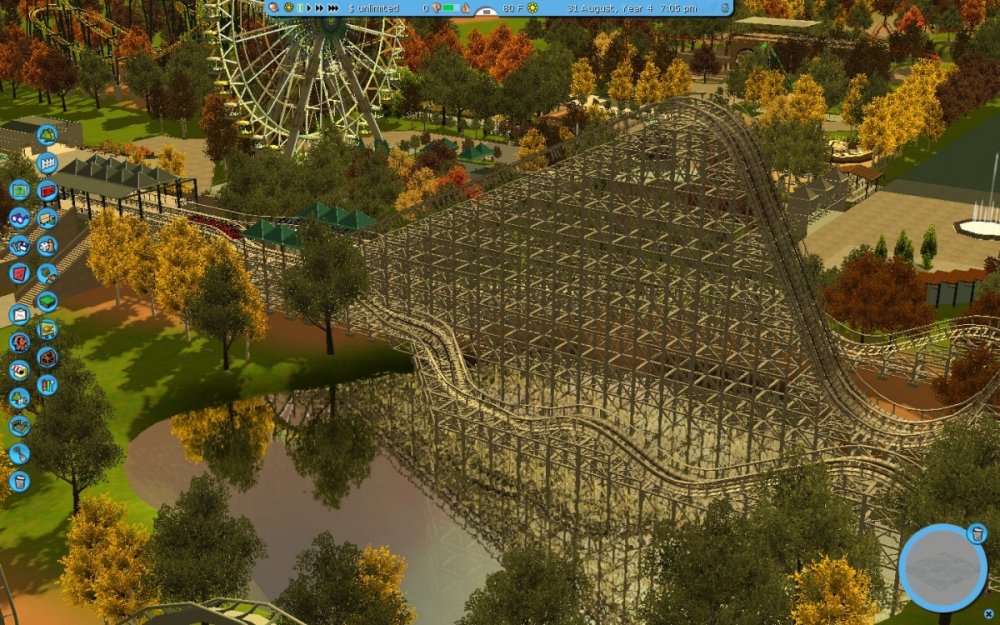Select the green tent icon atop the left toolbar

point(47,135)
